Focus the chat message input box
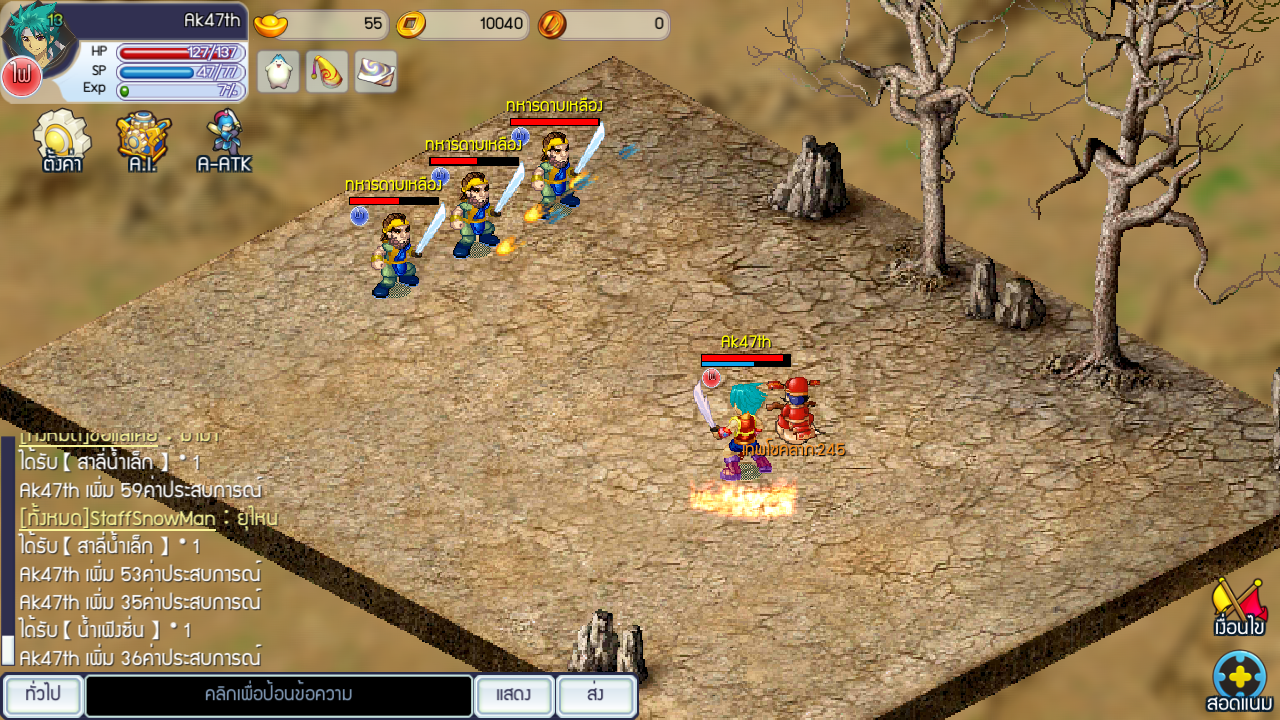1280x720 pixels. 278,695
